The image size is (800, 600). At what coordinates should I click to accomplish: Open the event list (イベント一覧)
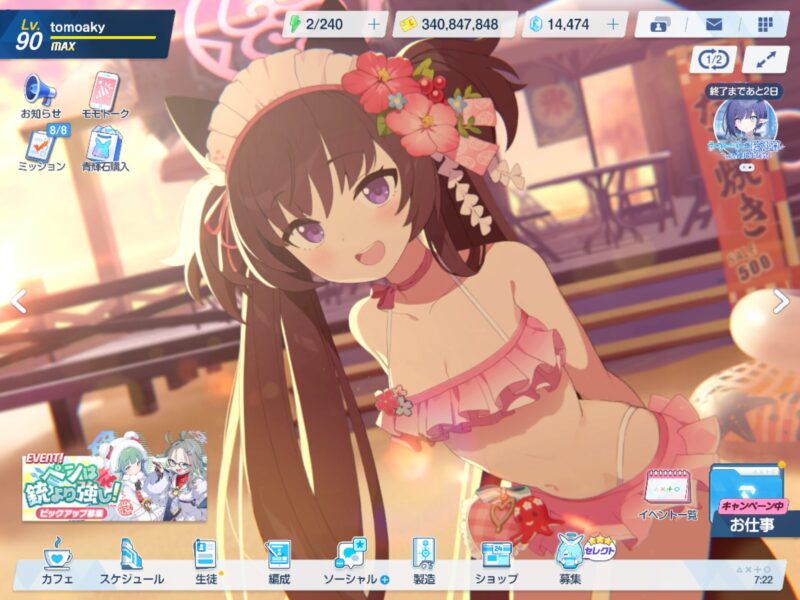(667, 495)
